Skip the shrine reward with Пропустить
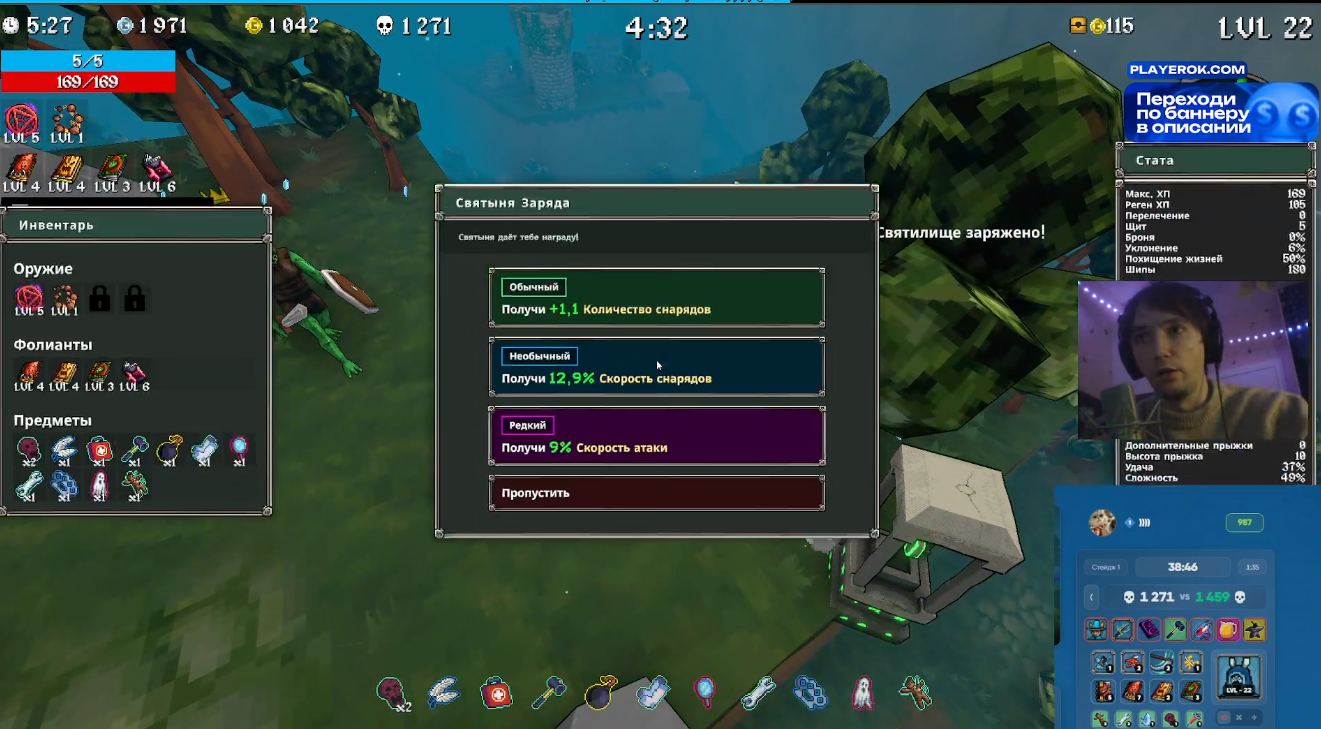This screenshot has width=1321, height=729. (656, 493)
